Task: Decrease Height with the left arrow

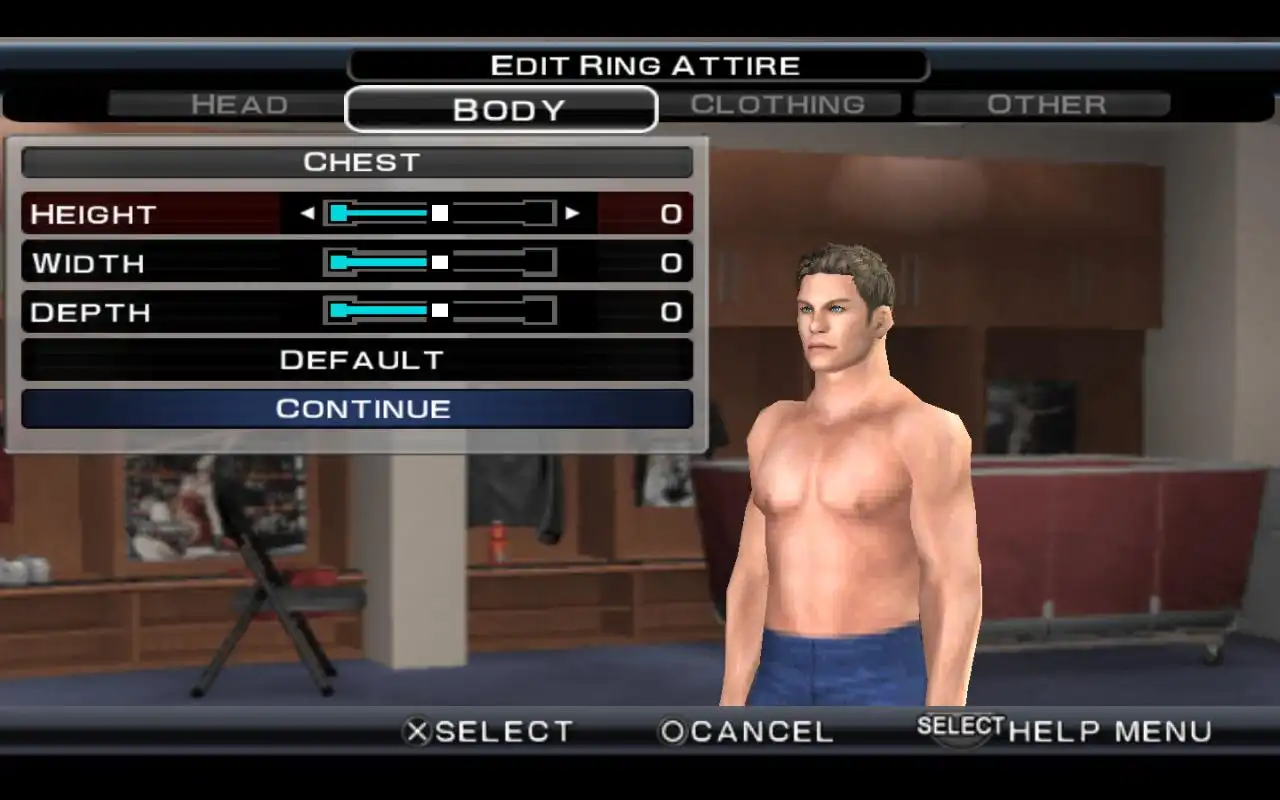Action: tap(307, 213)
